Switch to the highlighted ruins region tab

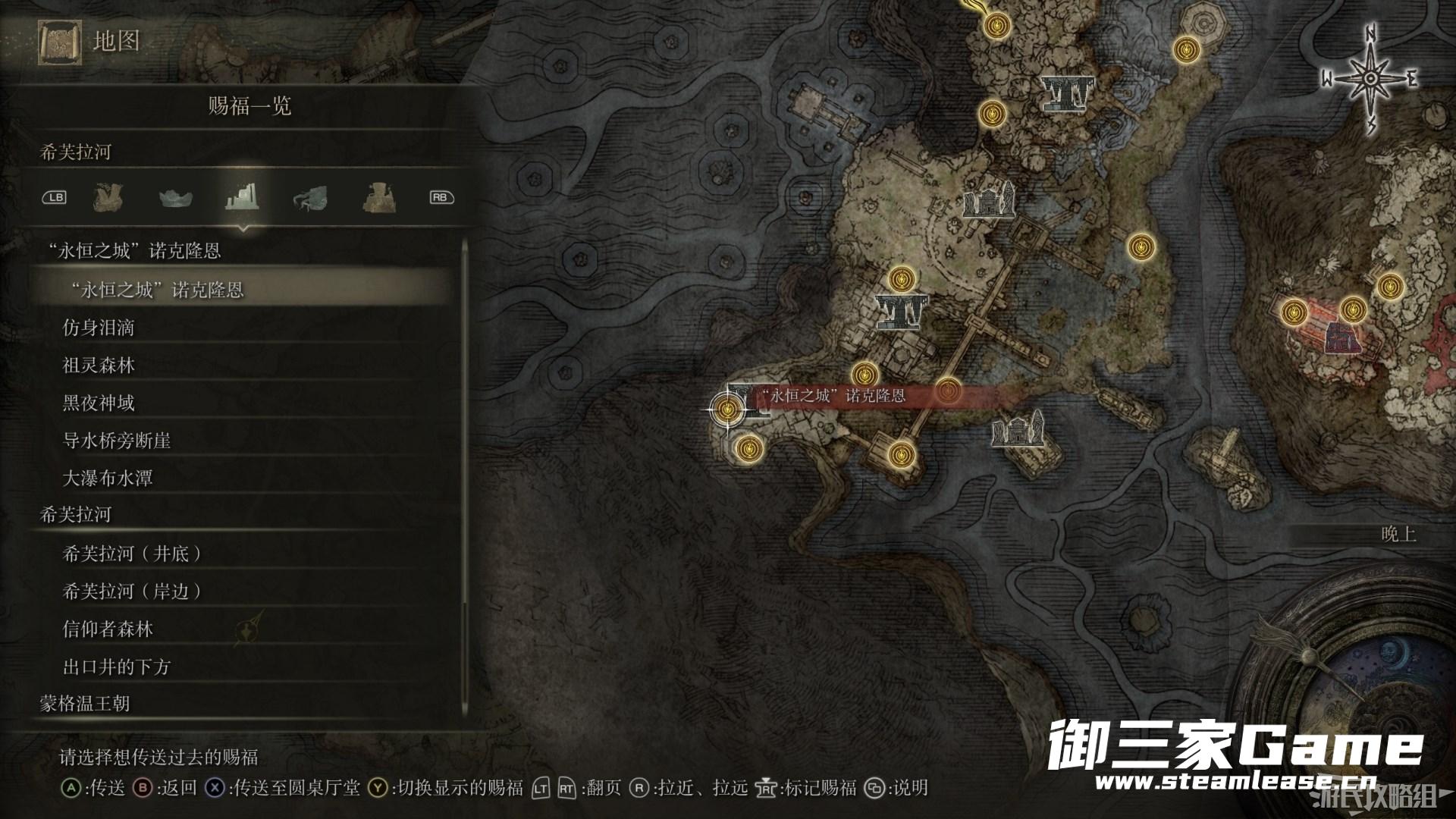coord(242,197)
